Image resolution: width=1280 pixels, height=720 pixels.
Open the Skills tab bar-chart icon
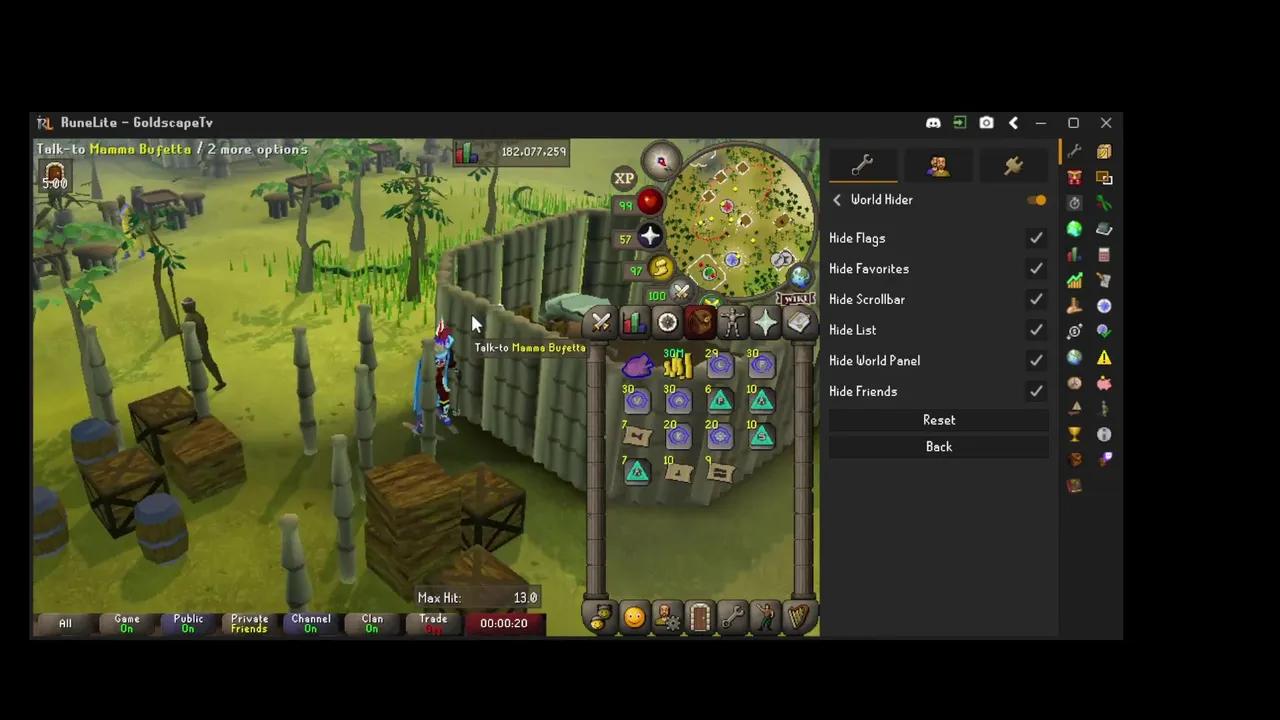[633, 322]
